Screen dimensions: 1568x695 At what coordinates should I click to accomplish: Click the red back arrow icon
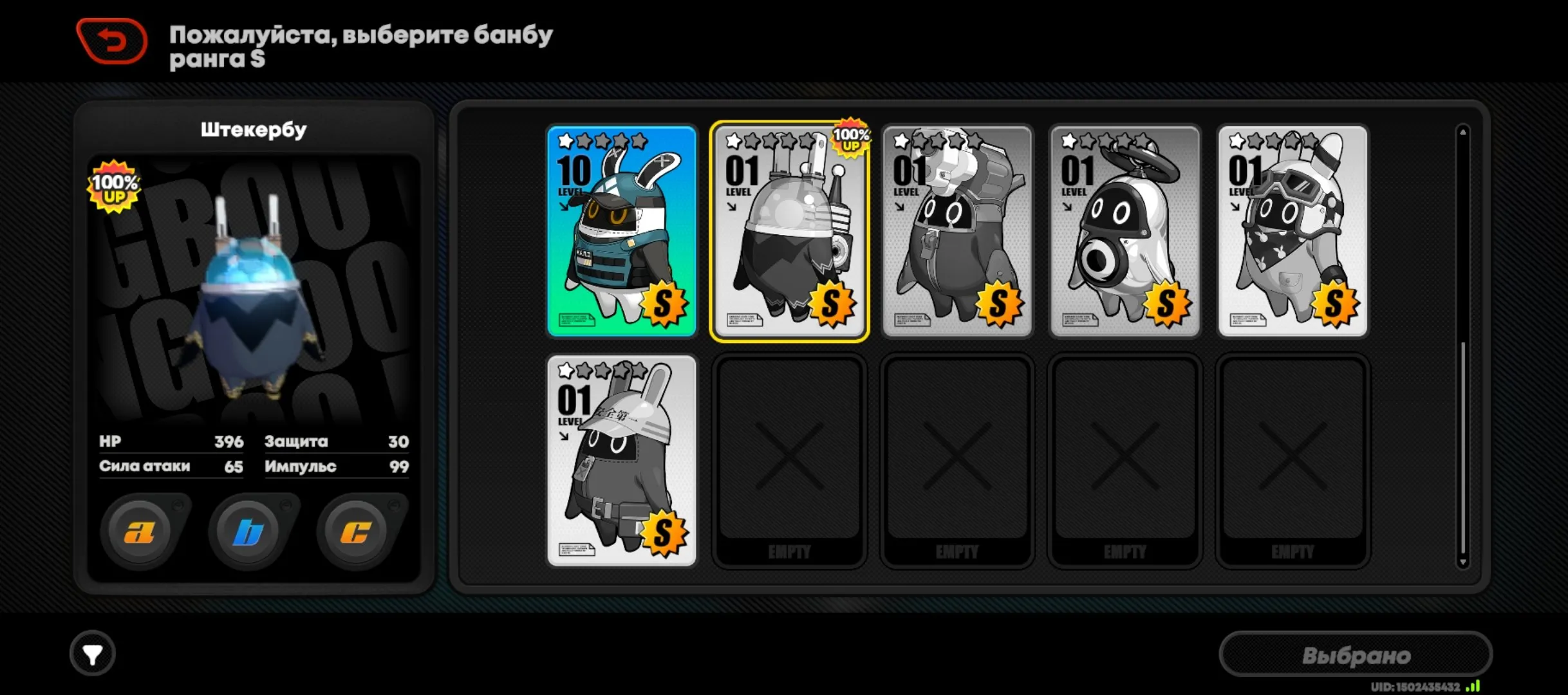pyautogui.click(x=111, y=41)
